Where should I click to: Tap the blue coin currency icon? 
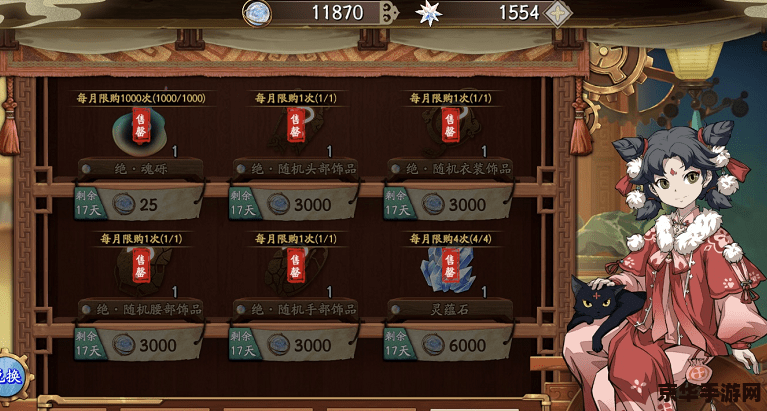click(x=259, y=12)
